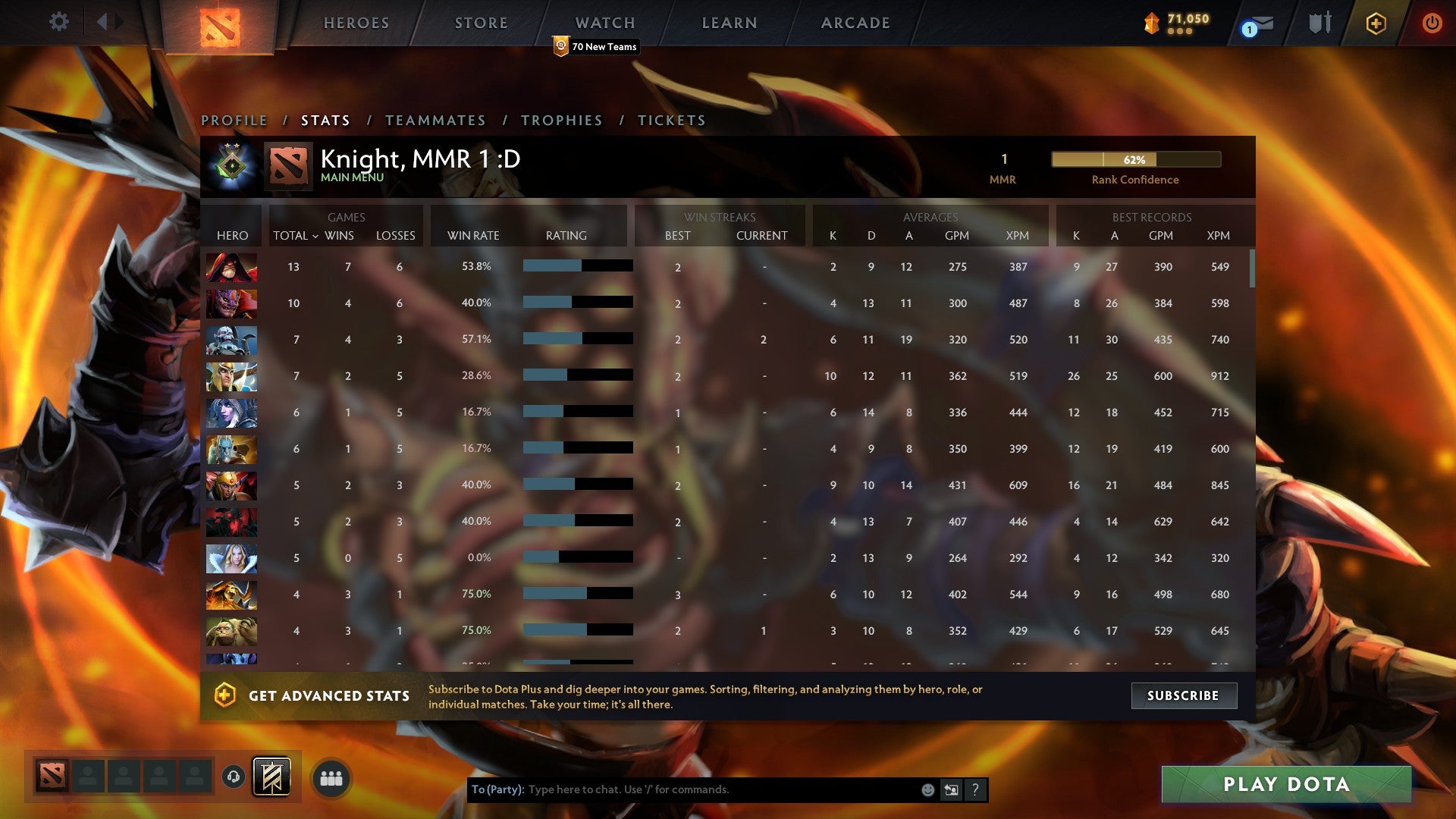Switch to the TEAMMATES tab
This screenshot has height=819, width=1456.
[x=436, y=120]
